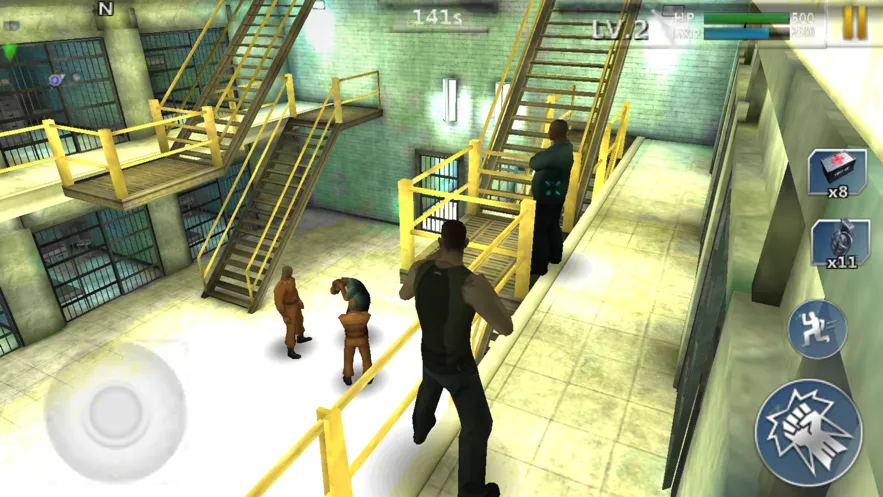The width and height of the screenshot is (883, 497).
Task: Touch the virtual movement joystick
Action: pyautogui.click(x=116, y=412)
